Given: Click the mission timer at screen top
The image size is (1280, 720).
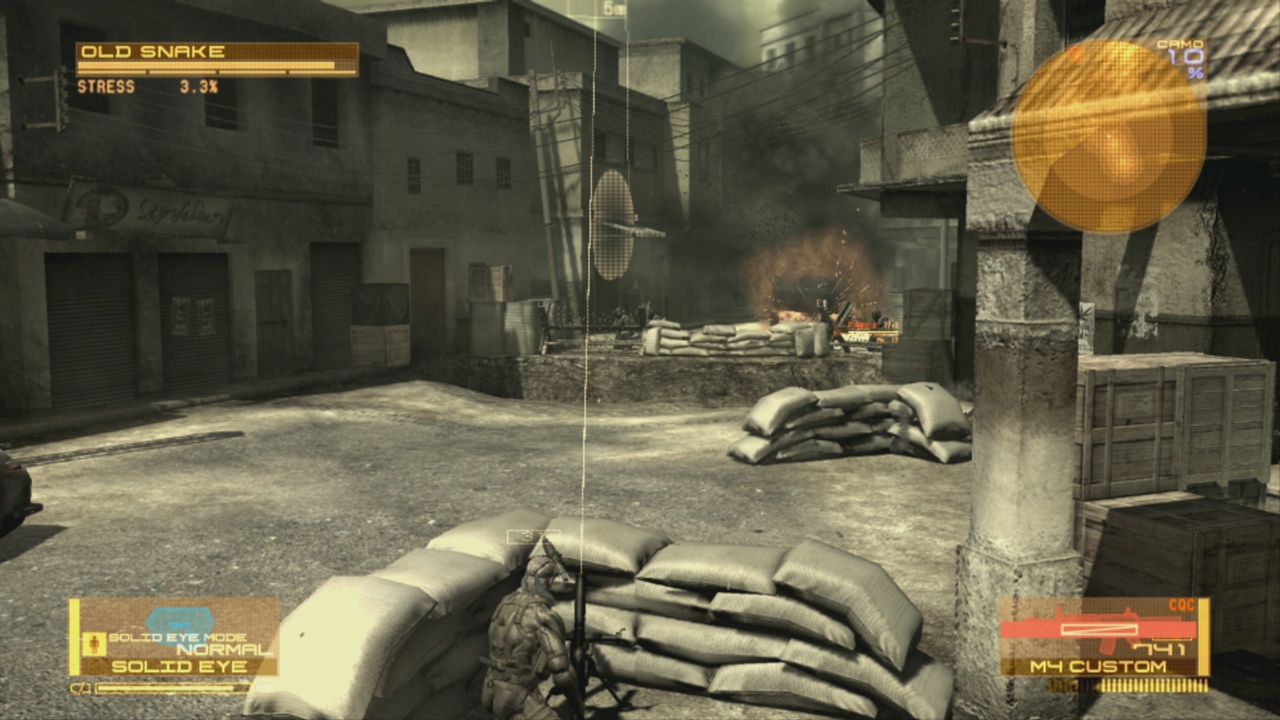Looking at the screenshot, I should click(x=610, y=8).
